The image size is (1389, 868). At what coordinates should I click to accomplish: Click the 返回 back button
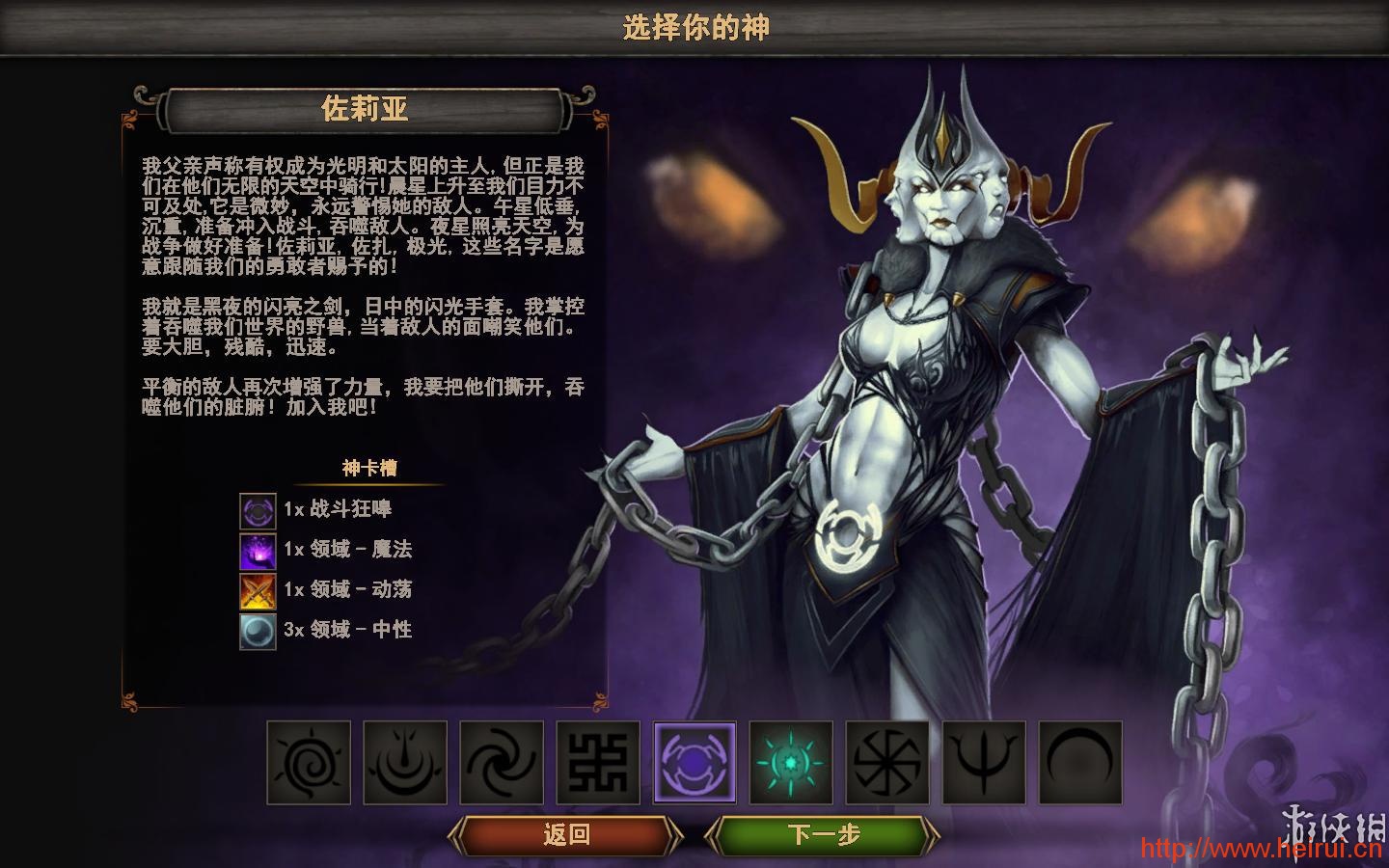pyautogui.click(x=565, y=834)
